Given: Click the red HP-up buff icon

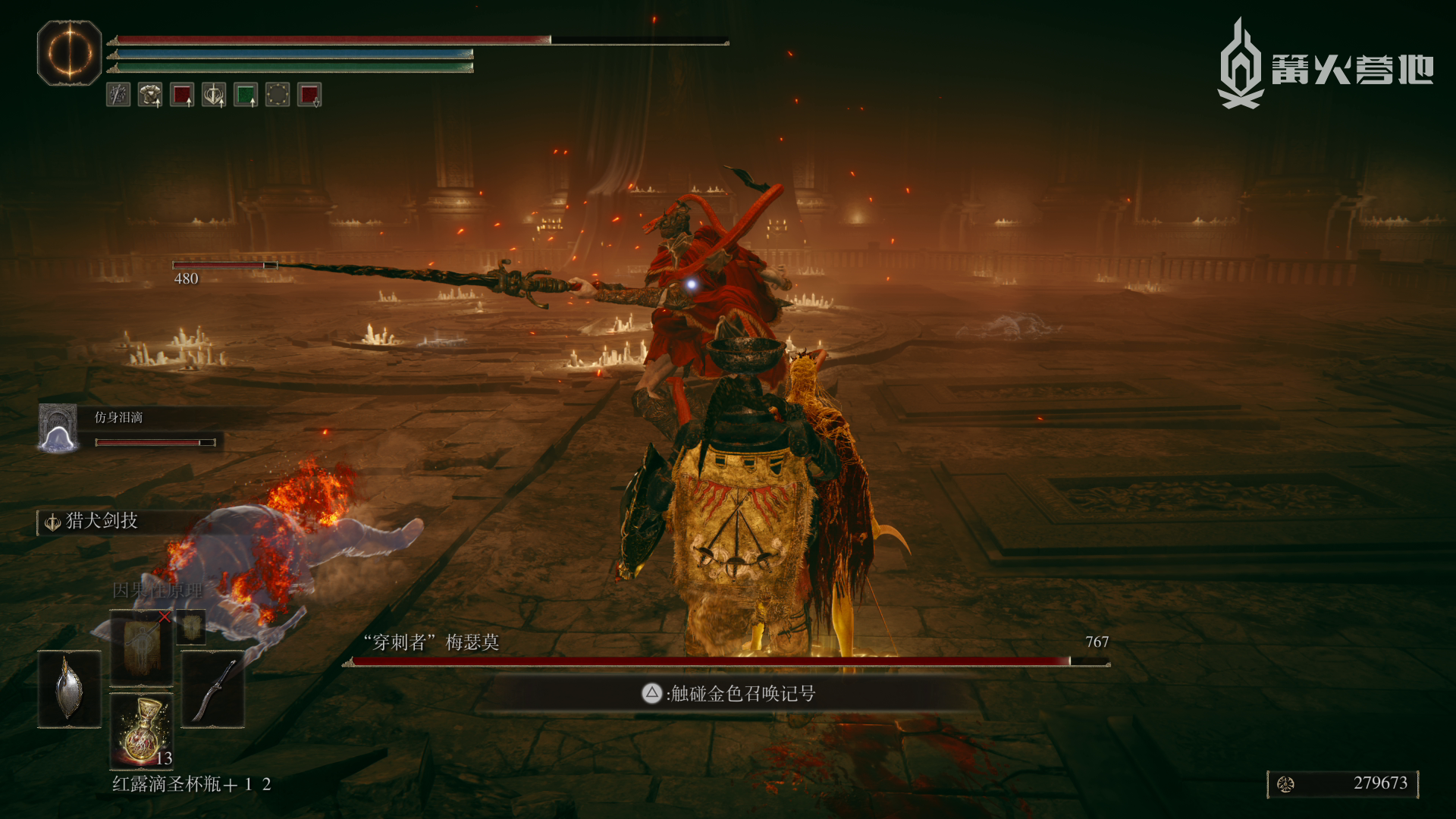Looking at the screenshot, I should 182,95.
